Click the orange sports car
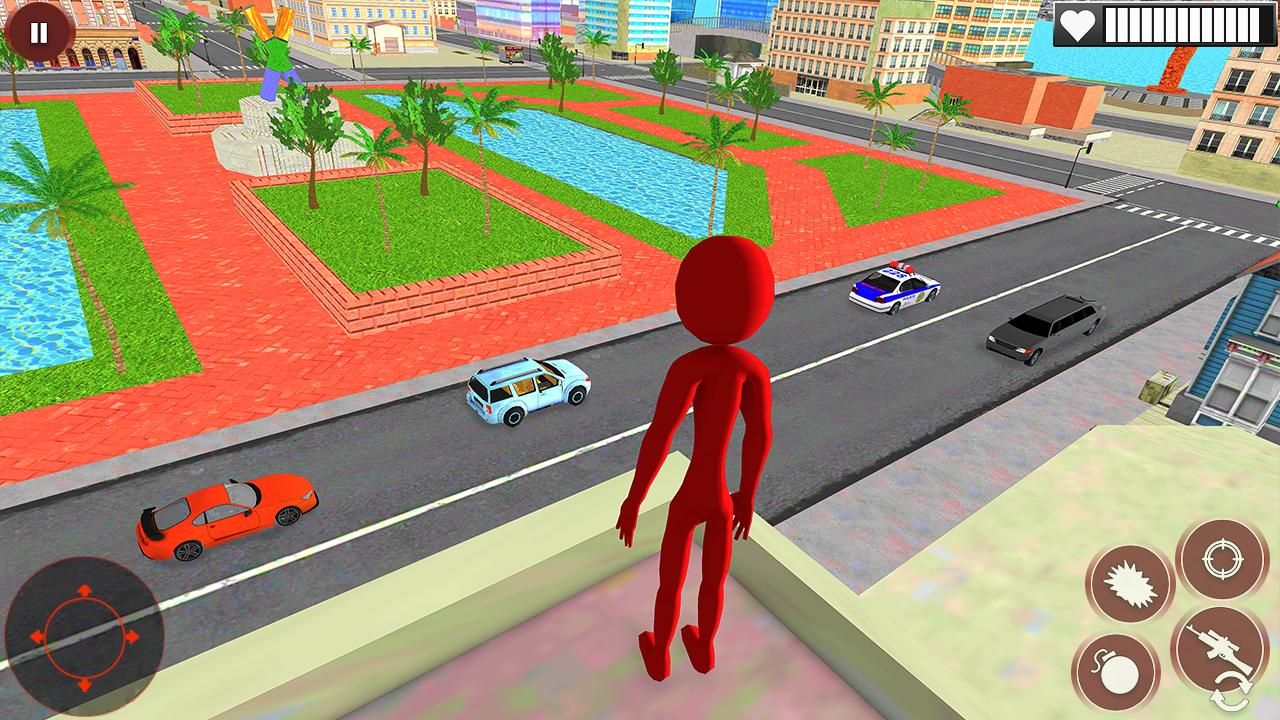1280x720 pixels. pyautogui.click(x=225, y=515)
